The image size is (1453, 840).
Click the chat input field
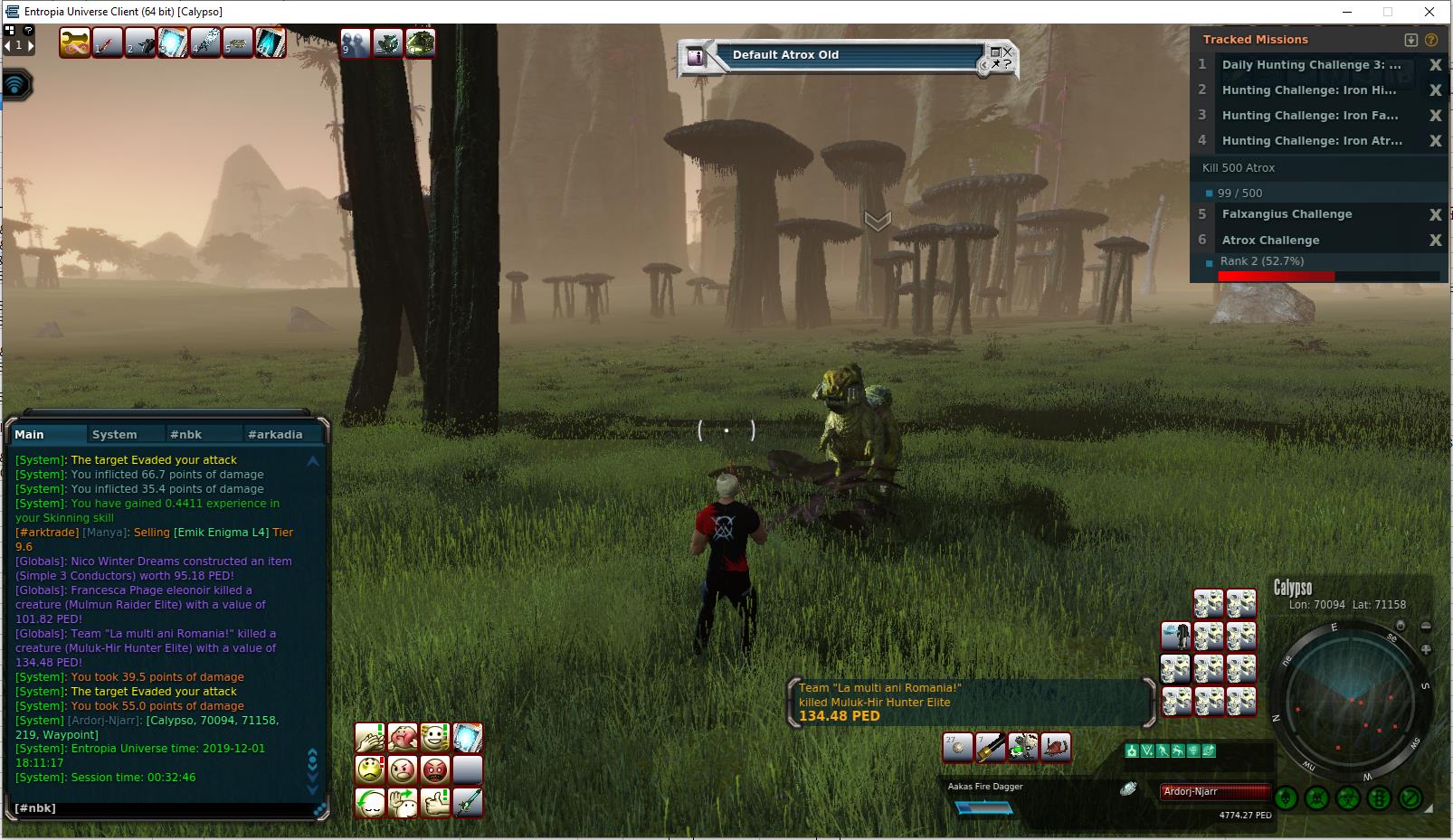coord(163,808)
